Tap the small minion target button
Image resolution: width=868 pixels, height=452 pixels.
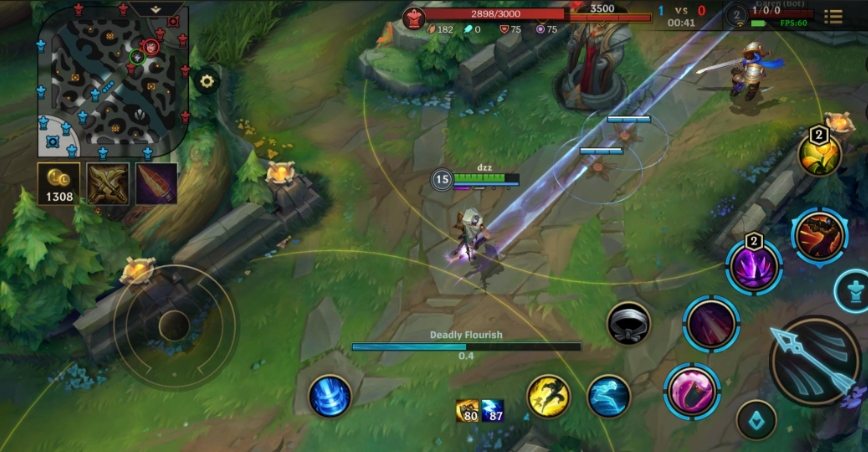756,420
